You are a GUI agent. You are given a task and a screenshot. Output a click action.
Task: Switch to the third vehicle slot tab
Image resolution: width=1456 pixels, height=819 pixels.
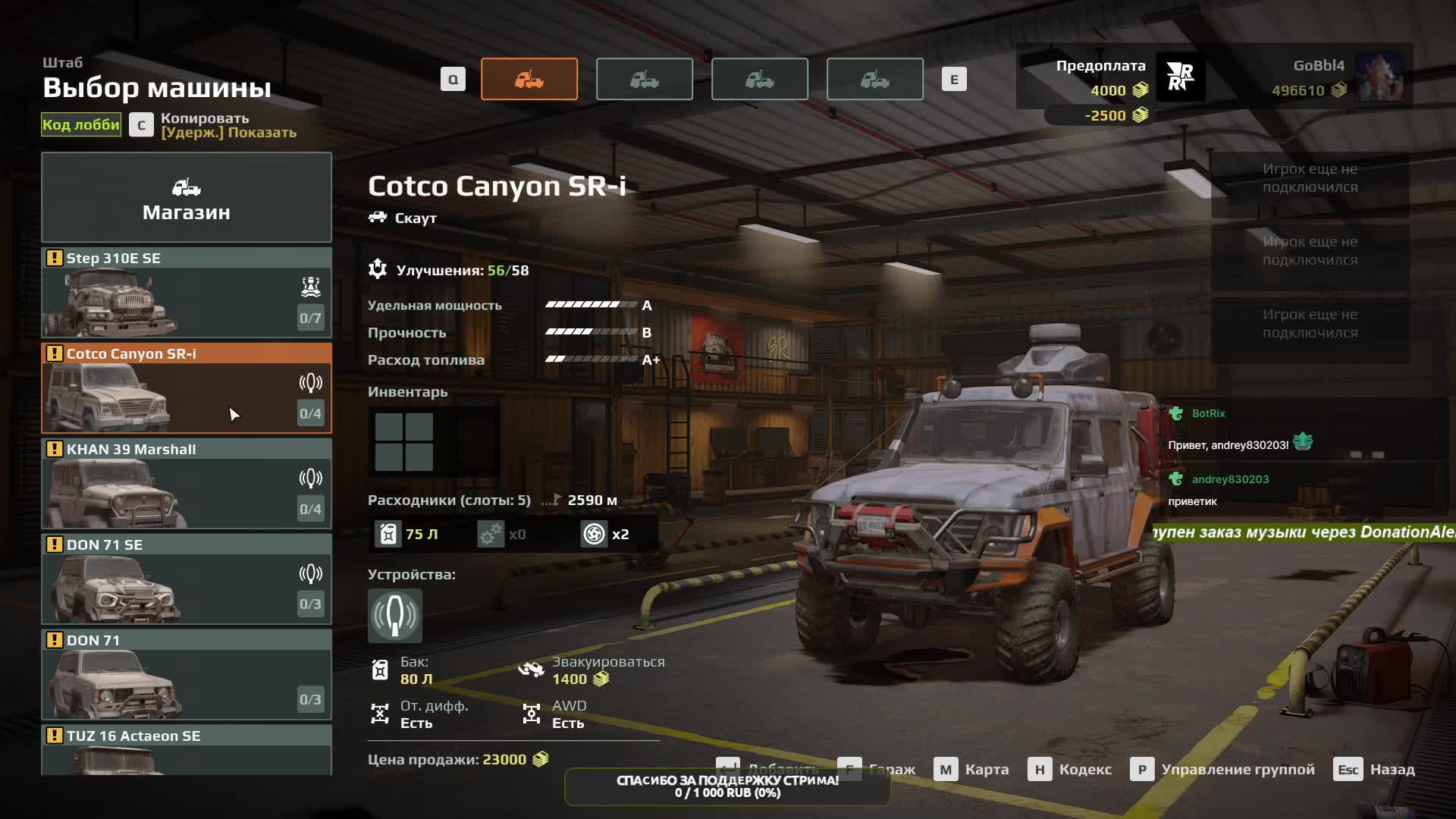click(760, 79)
